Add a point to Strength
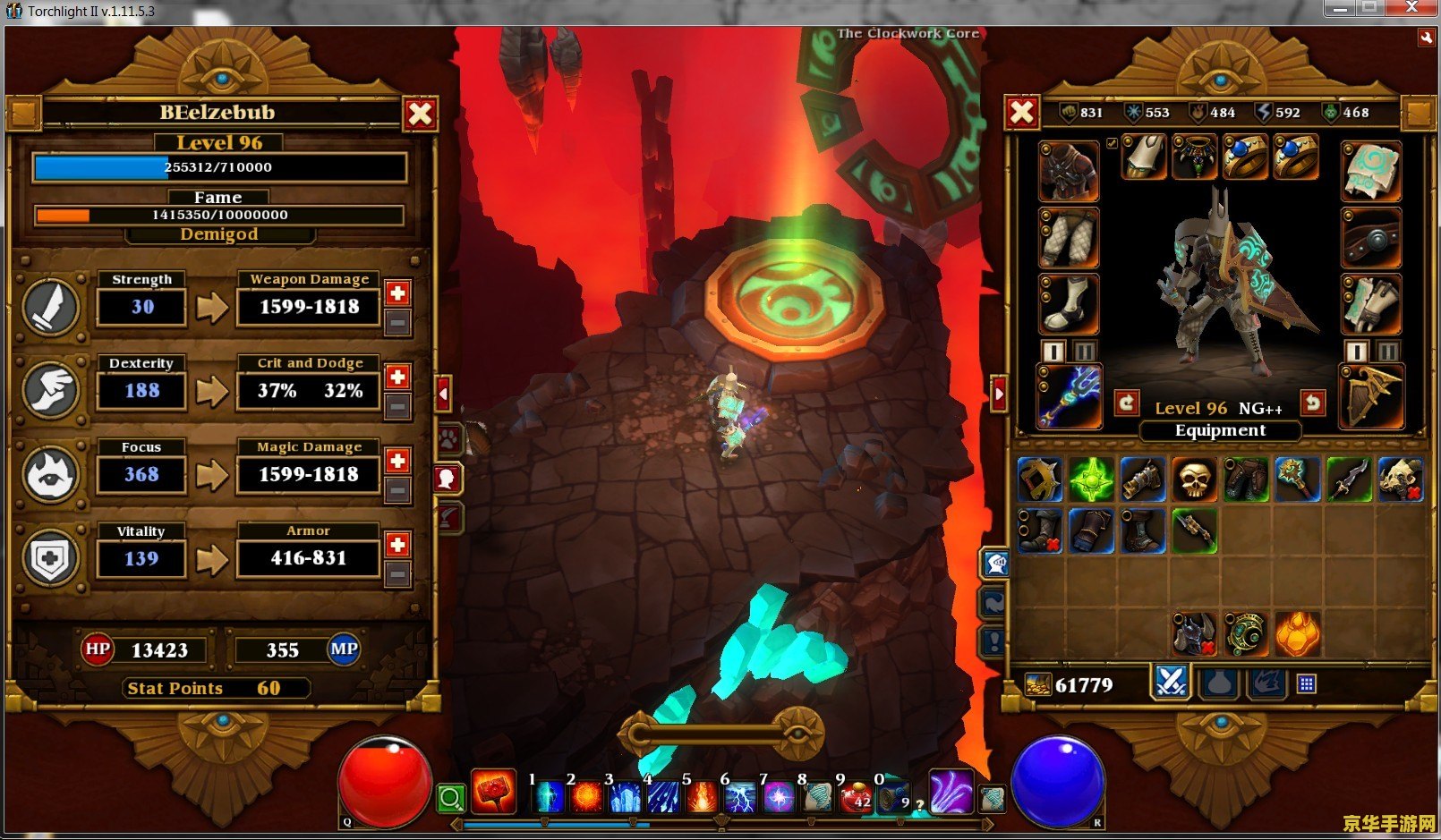Viewport: 1441px width, 840px height. 398,293
